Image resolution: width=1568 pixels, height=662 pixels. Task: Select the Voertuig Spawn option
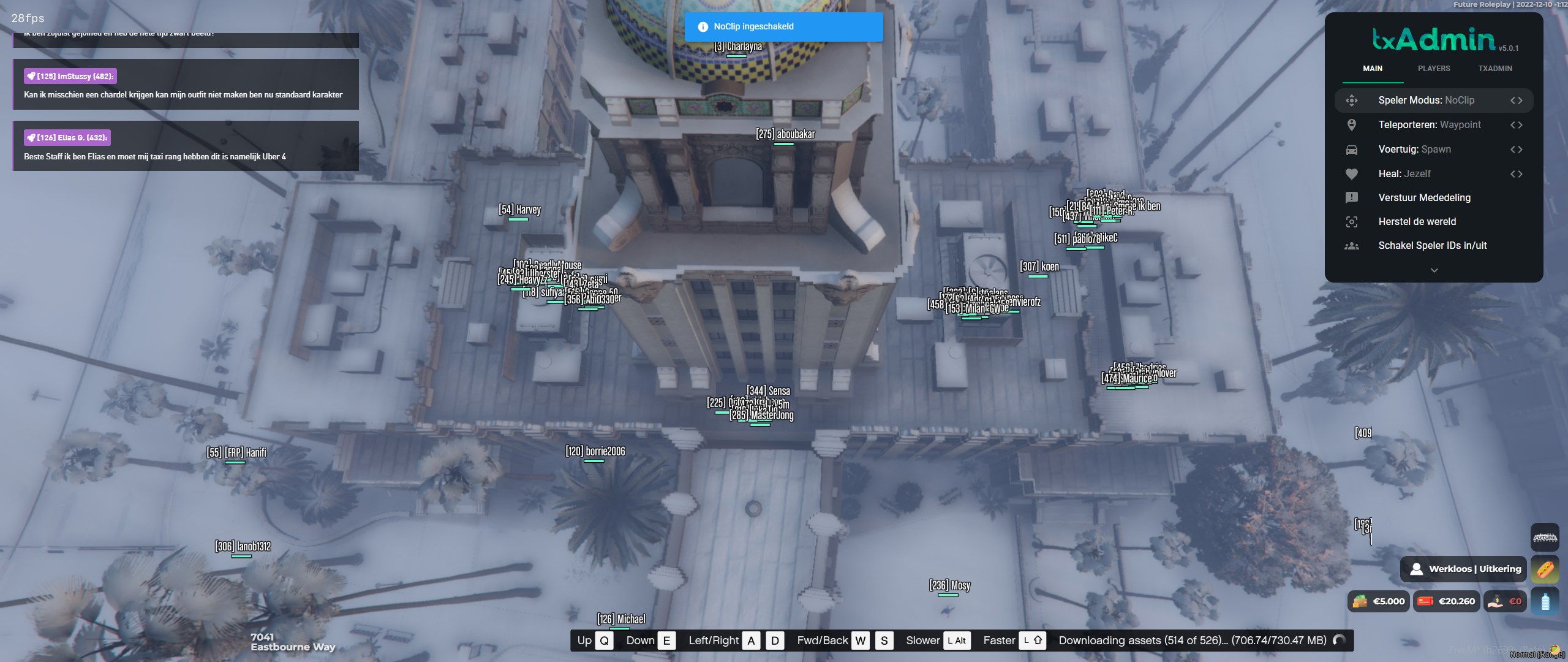pyautogui.click(x=1414, y=150)
